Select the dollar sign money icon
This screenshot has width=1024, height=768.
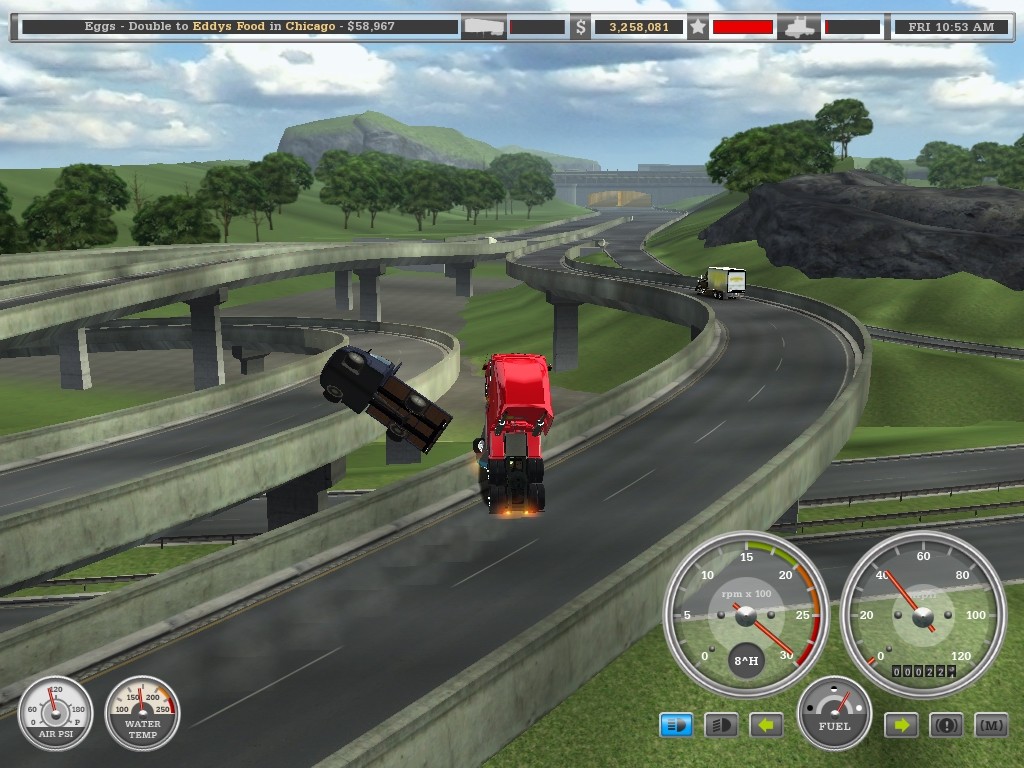point(581,27)
